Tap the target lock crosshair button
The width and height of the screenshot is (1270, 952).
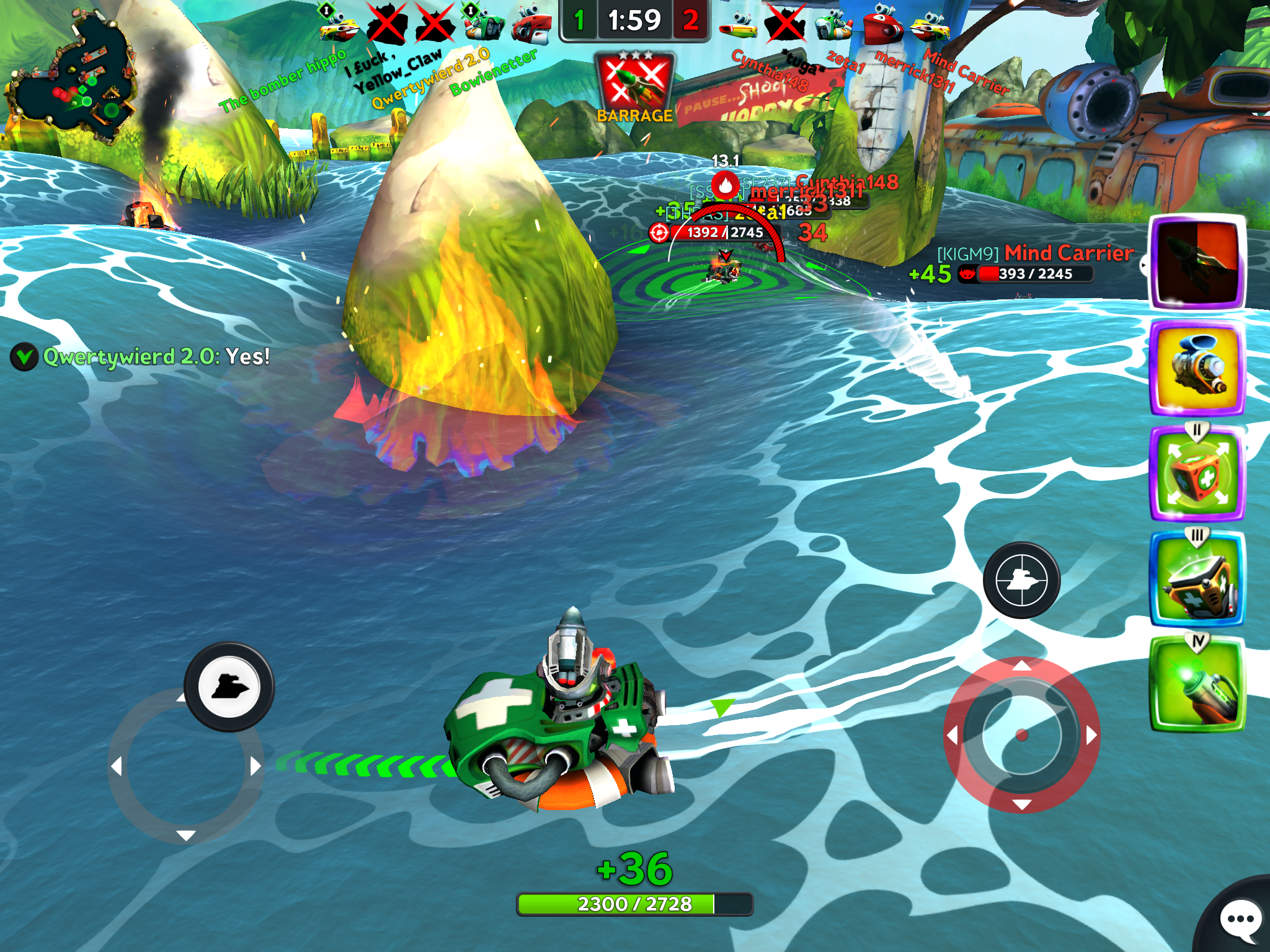[1021, 581]
